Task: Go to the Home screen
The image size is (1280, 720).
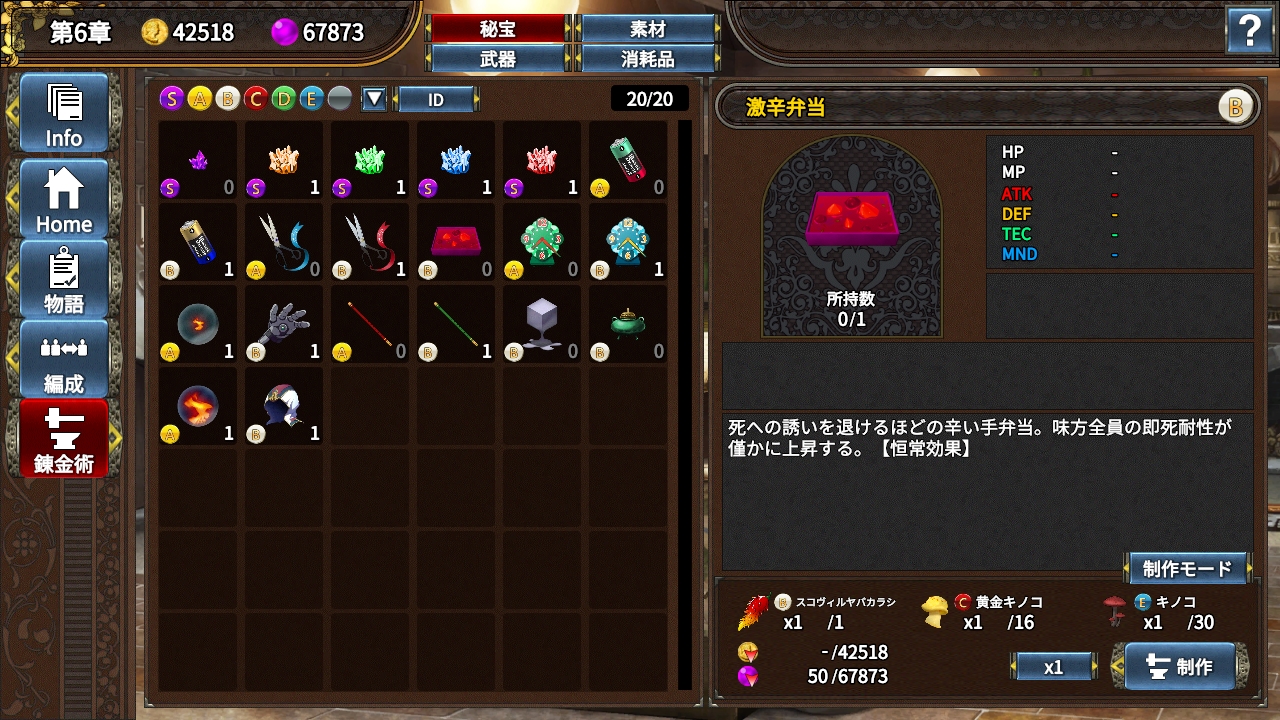Action: point(64,199)
